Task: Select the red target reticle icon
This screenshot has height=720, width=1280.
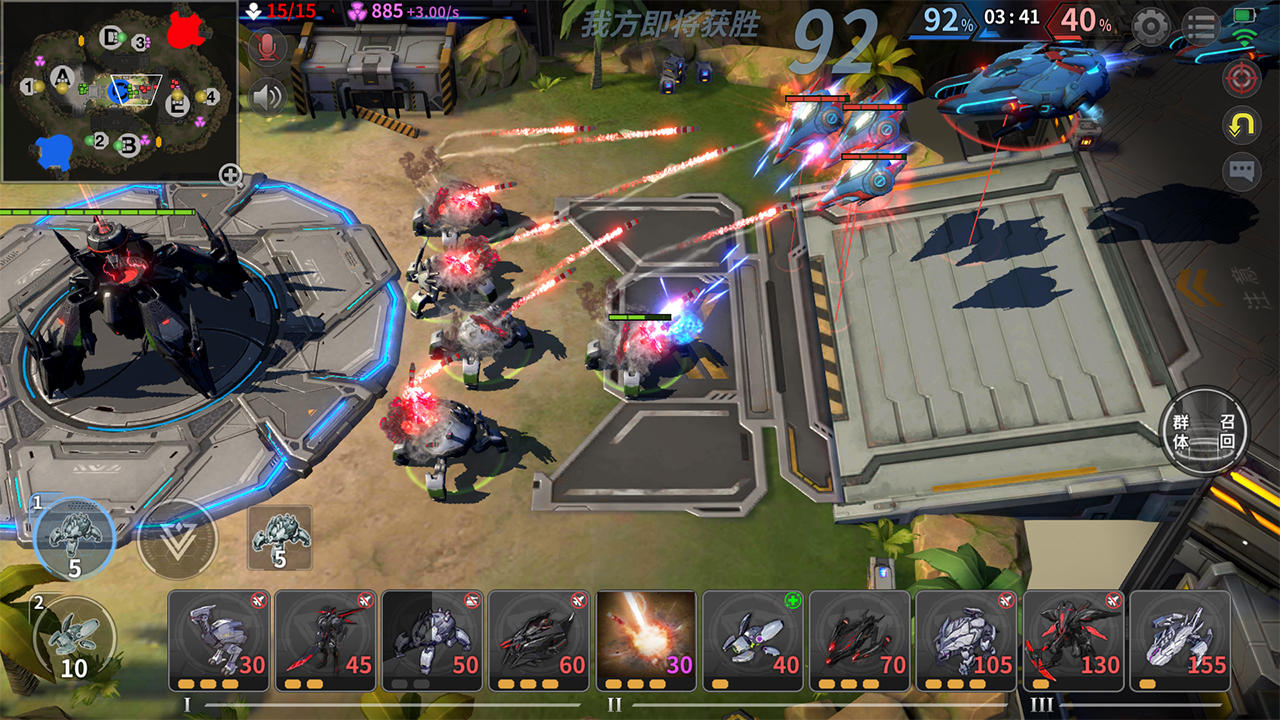Action: (x=1244, y=76)
